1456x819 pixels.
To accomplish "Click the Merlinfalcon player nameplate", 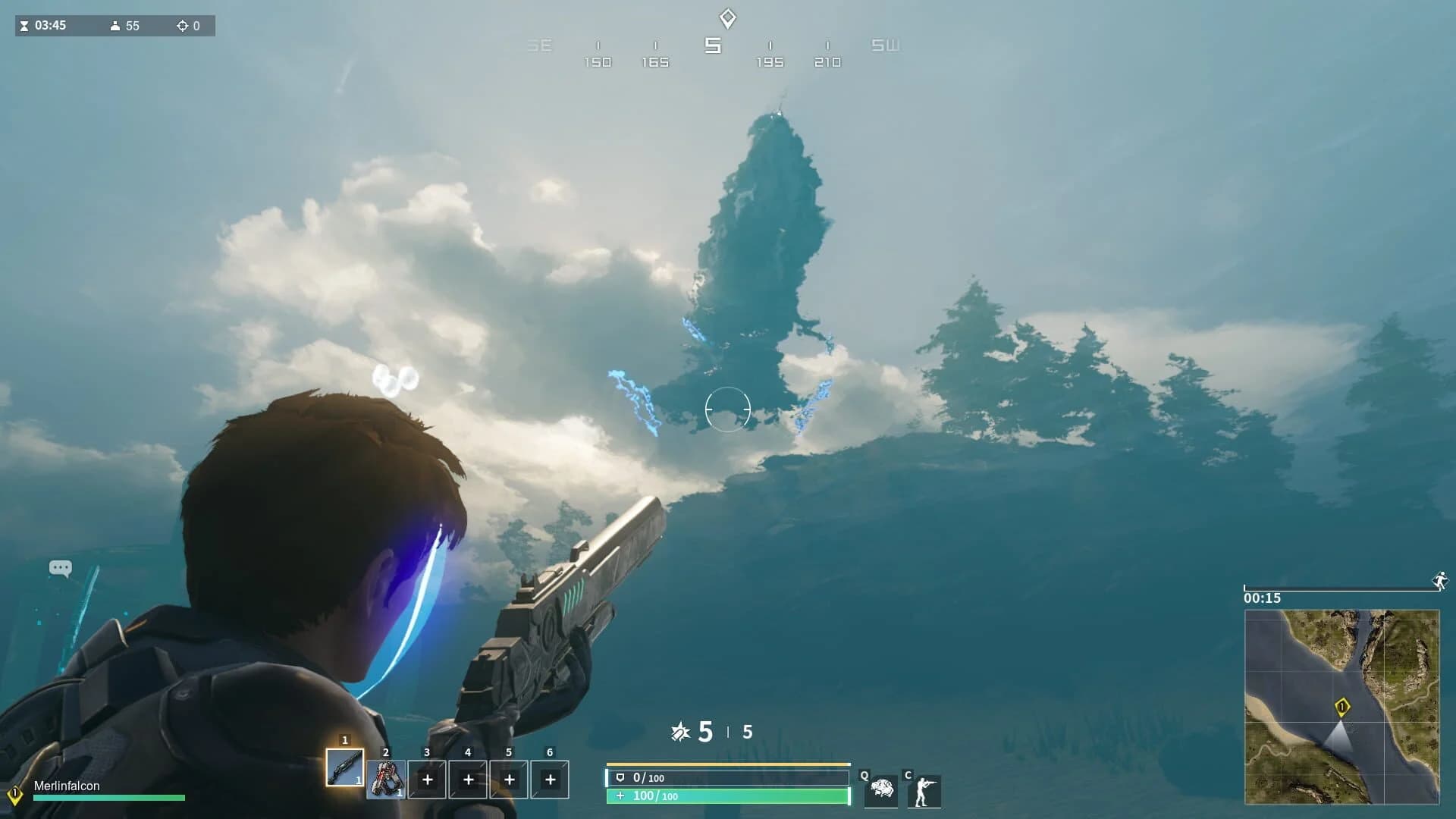I will pos(64,786).
